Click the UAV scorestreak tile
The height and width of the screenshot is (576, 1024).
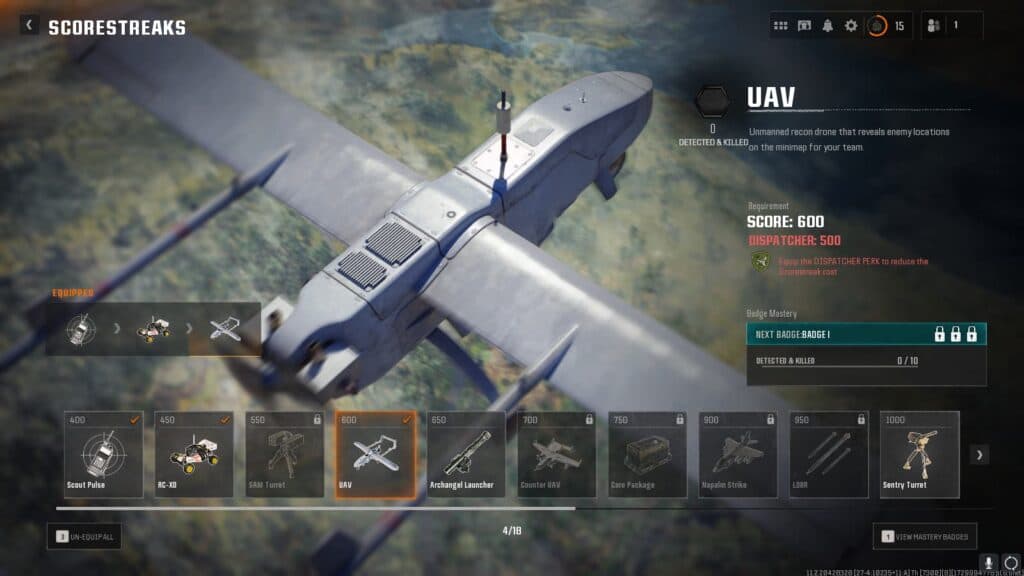coord(375,454)
